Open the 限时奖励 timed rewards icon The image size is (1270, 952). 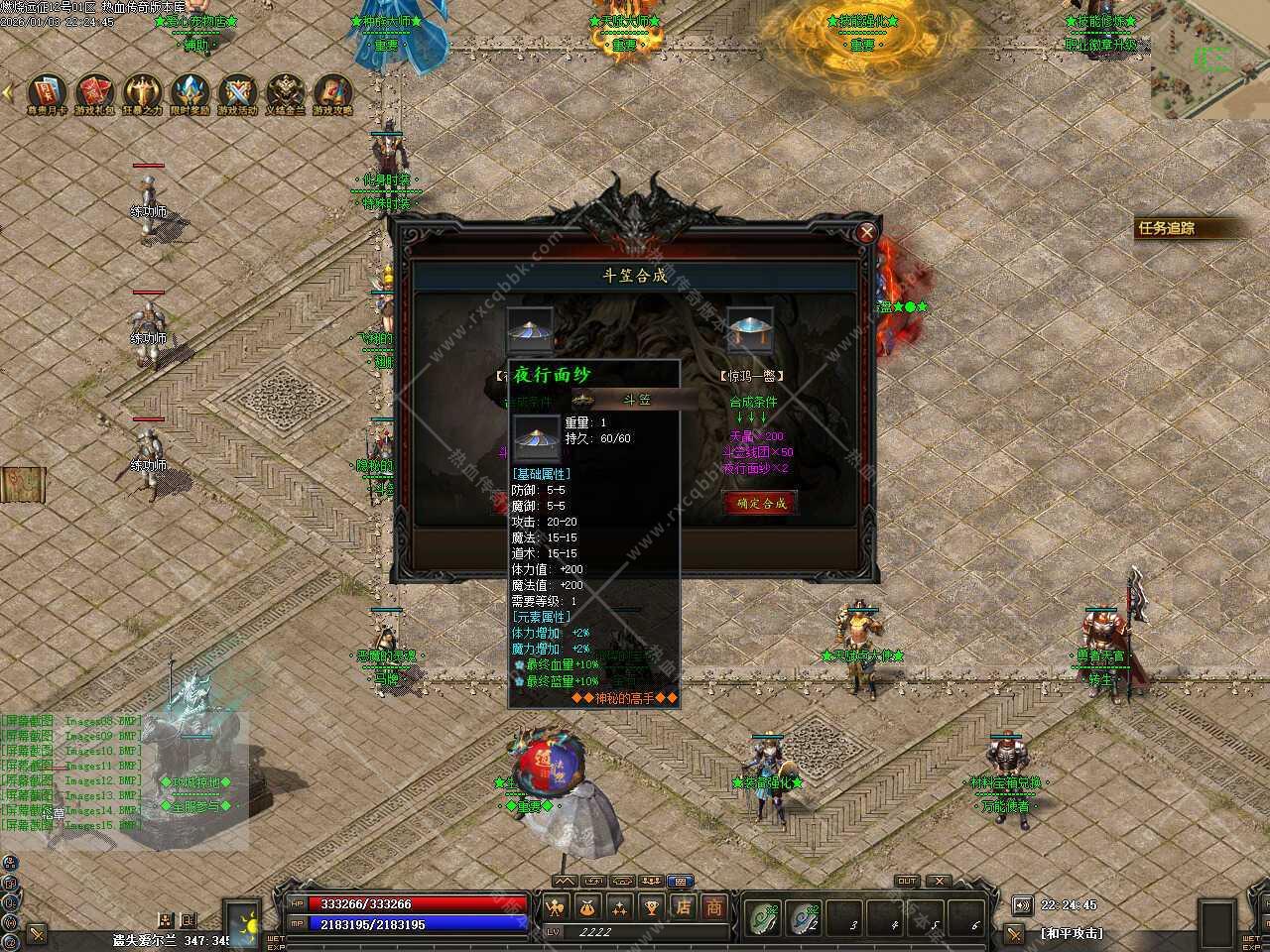point(190,91)
